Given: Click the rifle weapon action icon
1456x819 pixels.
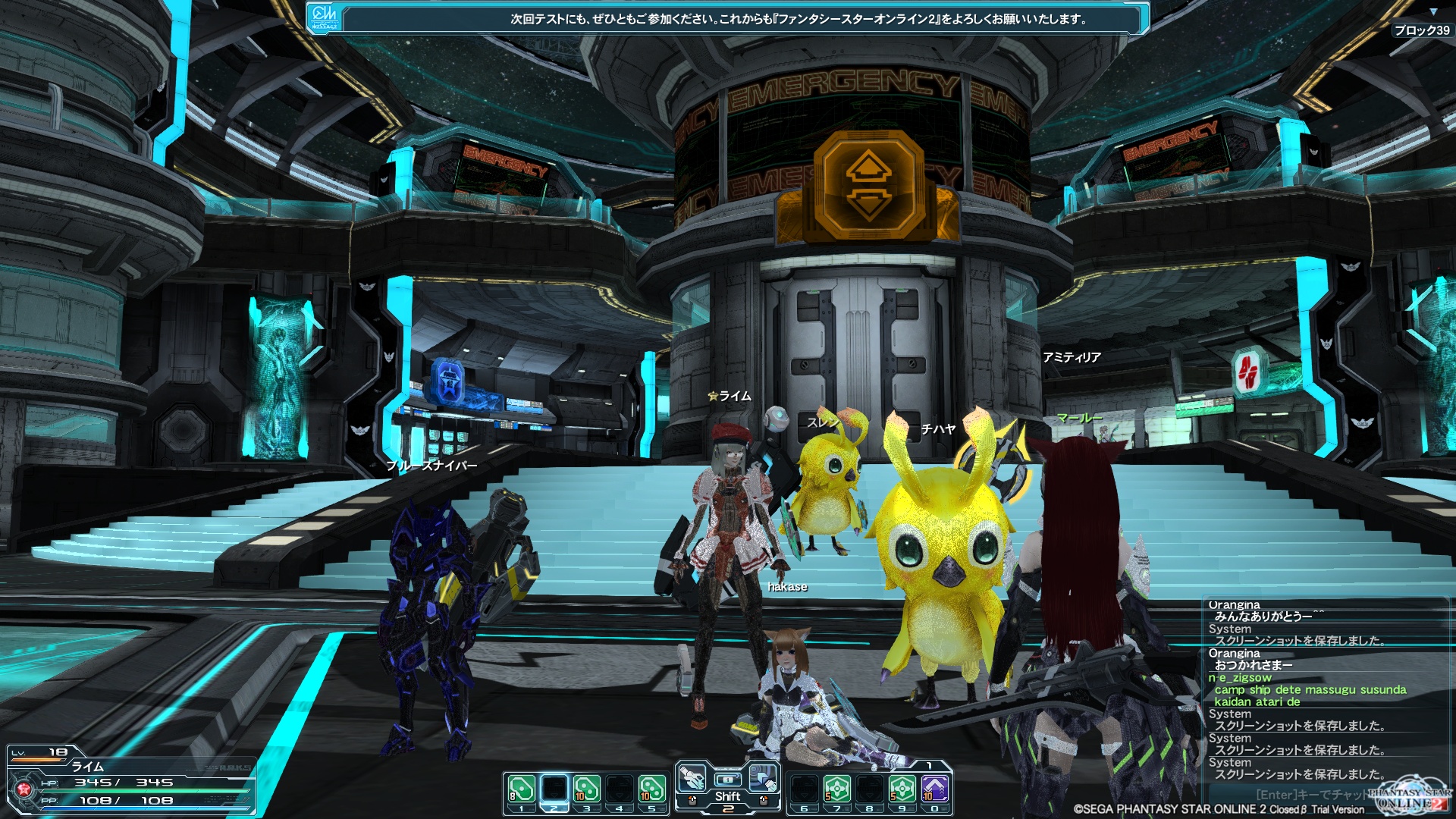Looking at the screenshot, I should click(691, 778).
